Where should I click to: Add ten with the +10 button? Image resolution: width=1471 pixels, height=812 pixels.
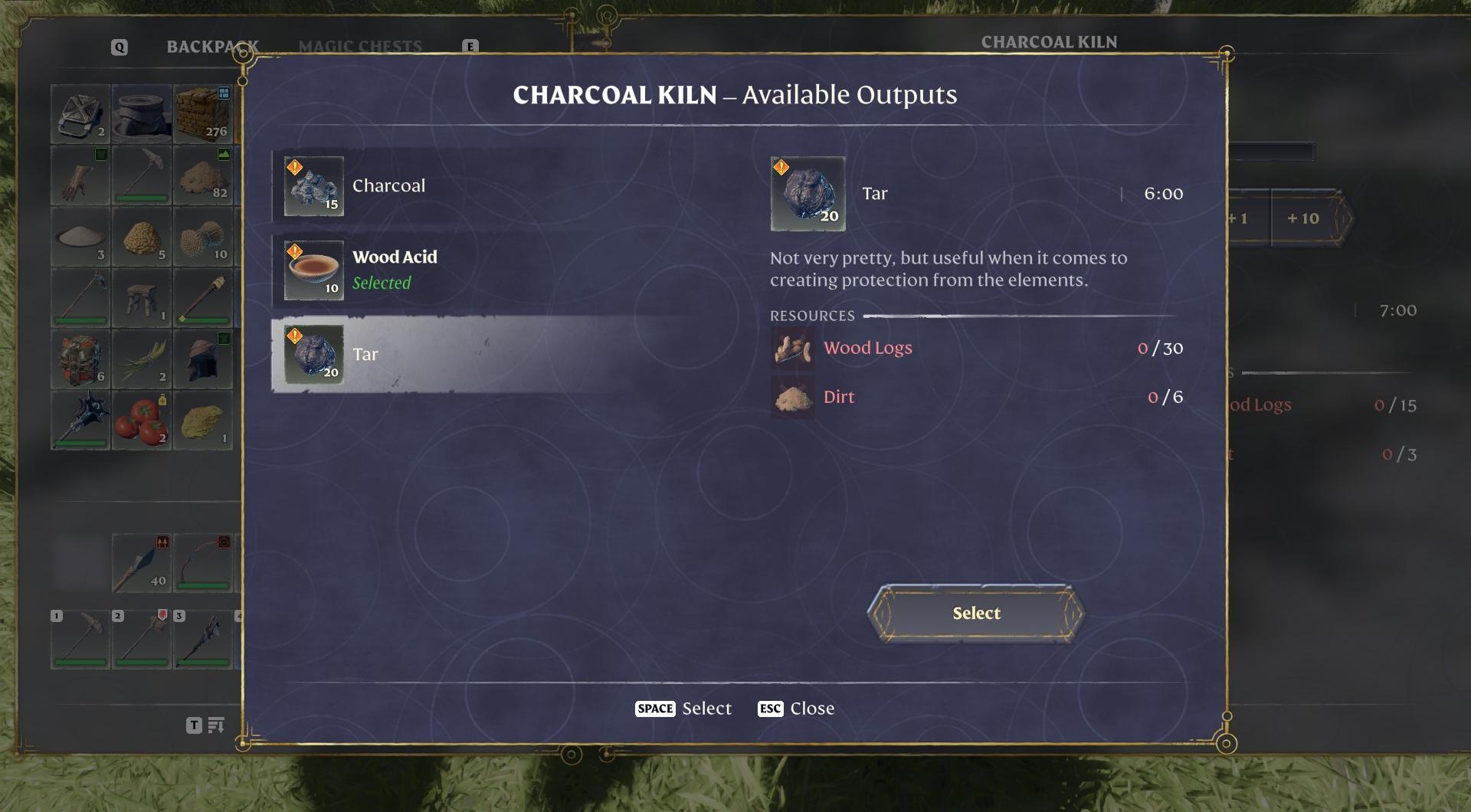[x=1302, y=218]
